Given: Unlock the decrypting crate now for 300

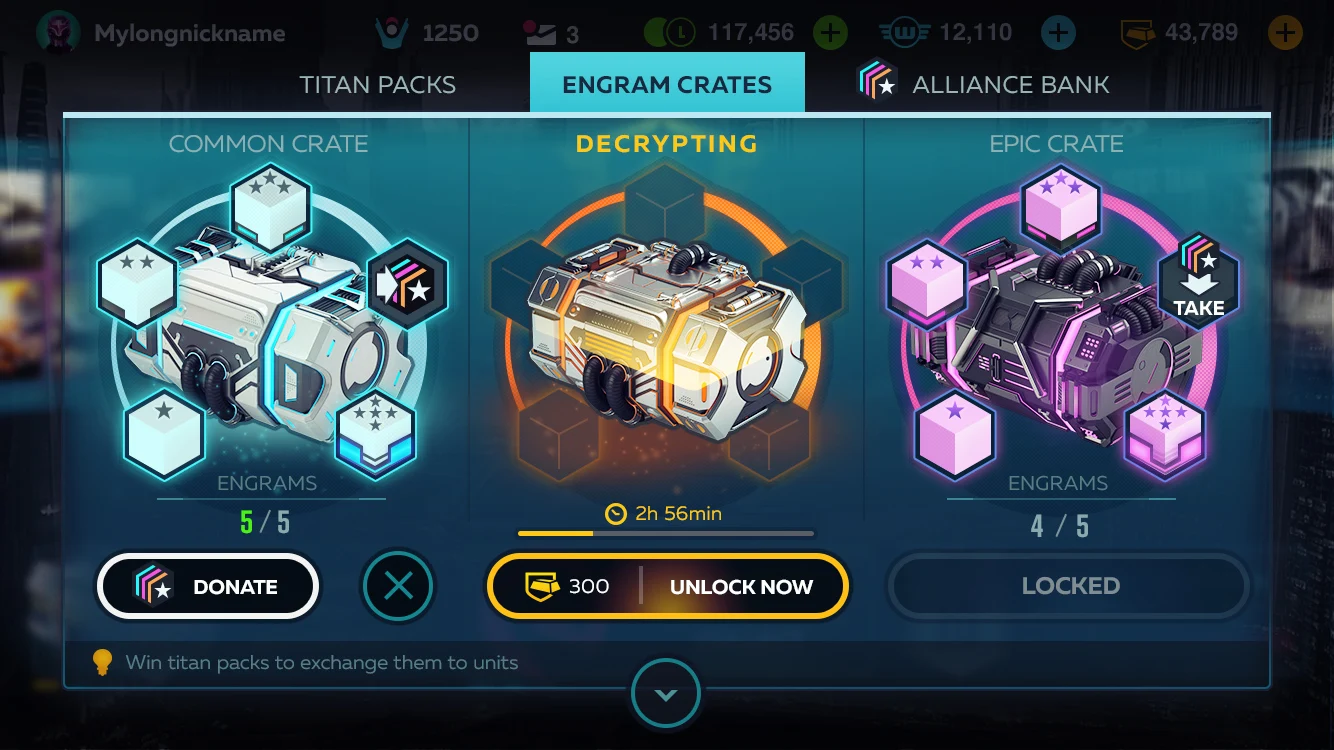Looking at the screenshot, I should pyautogui.click(x=667, y=587).
